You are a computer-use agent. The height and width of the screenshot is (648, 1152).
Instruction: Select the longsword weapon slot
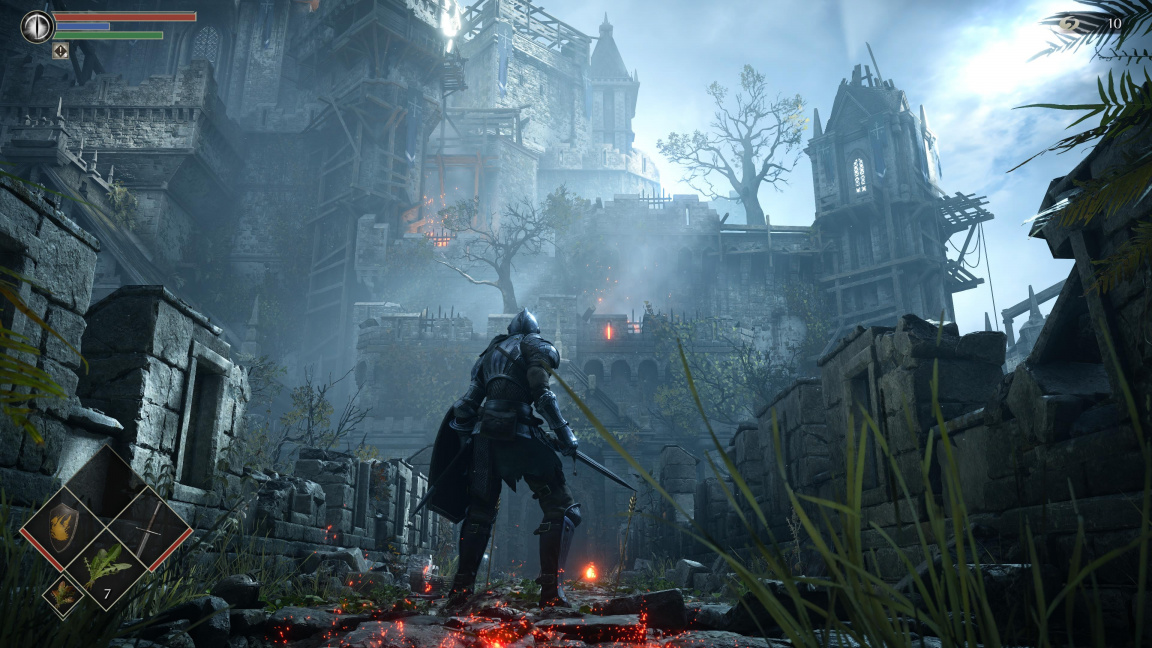click(147, 523)
